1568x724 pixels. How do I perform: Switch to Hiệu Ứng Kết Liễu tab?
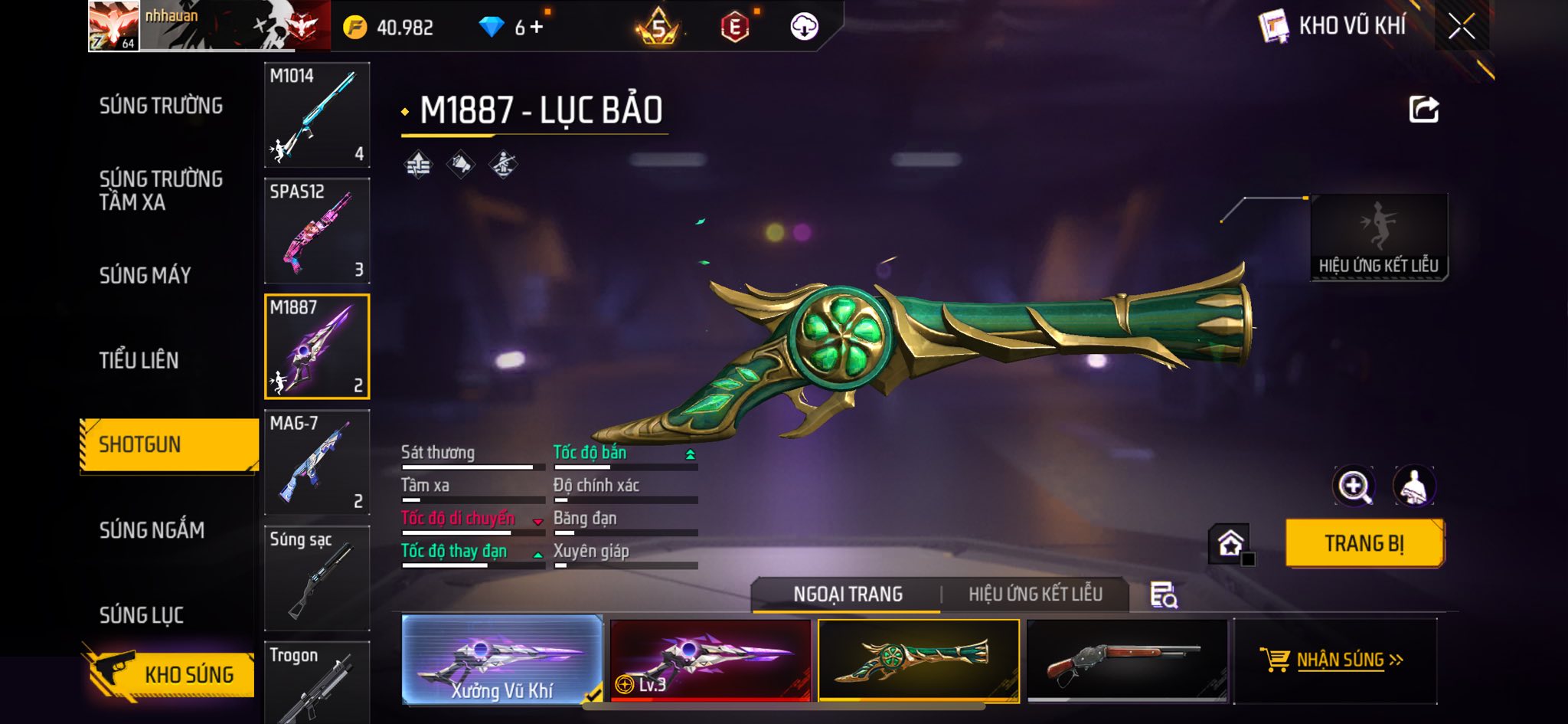[1035, 595]
